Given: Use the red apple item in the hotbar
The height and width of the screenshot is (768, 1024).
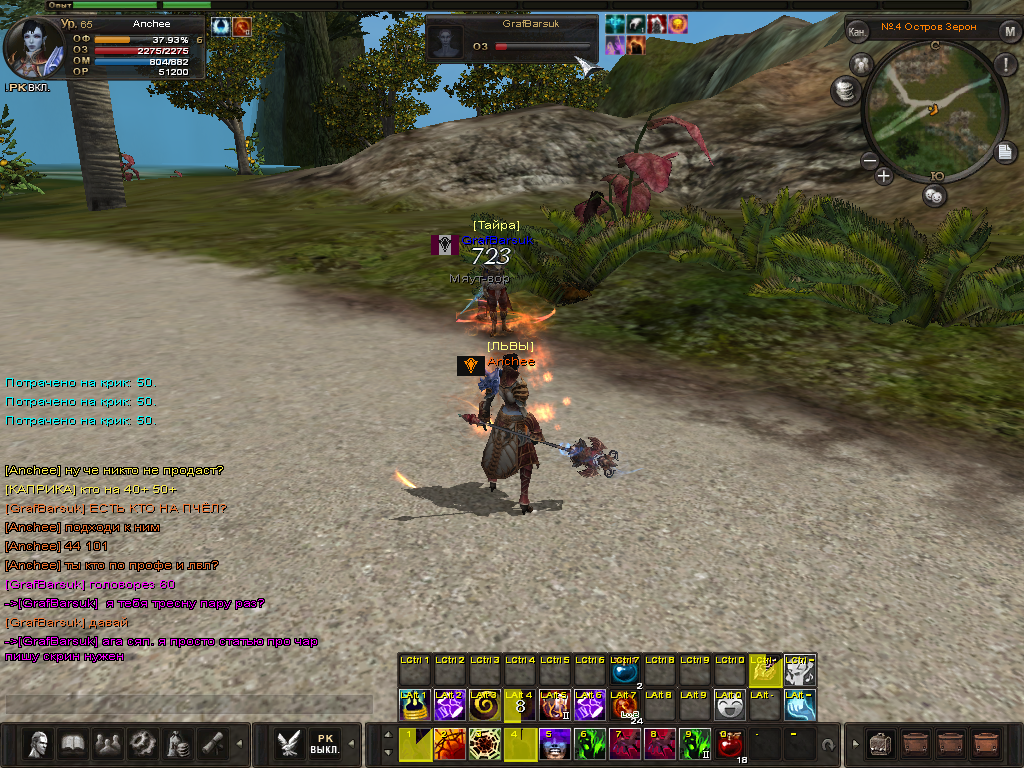Looking at the screenshot, I should pos(730,744).
